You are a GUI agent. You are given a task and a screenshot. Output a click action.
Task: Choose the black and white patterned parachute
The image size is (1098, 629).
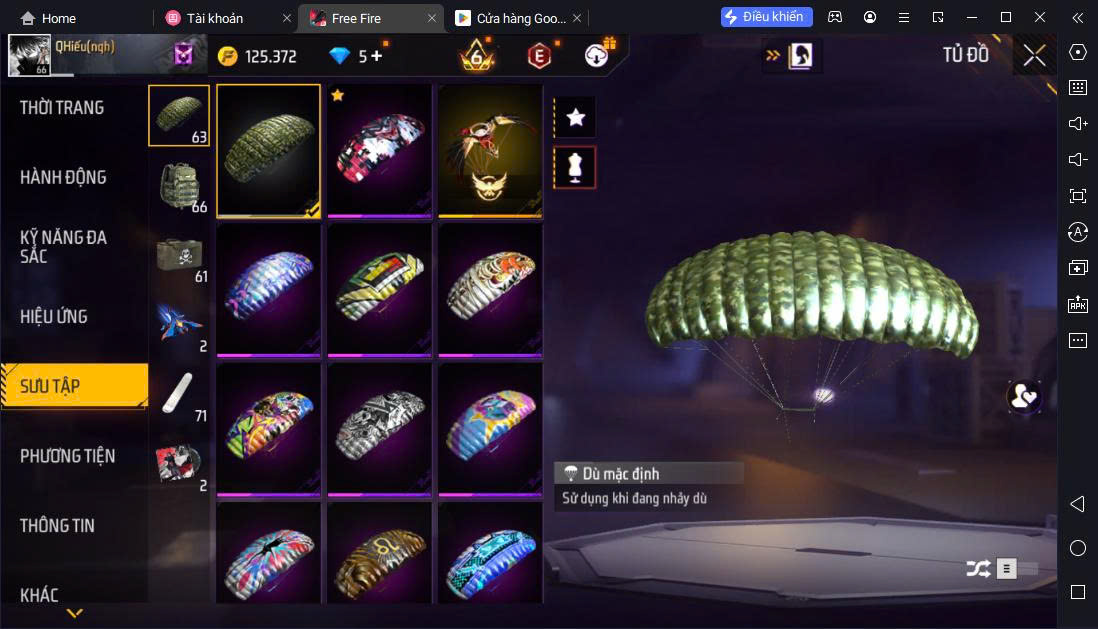pos(380,429)
